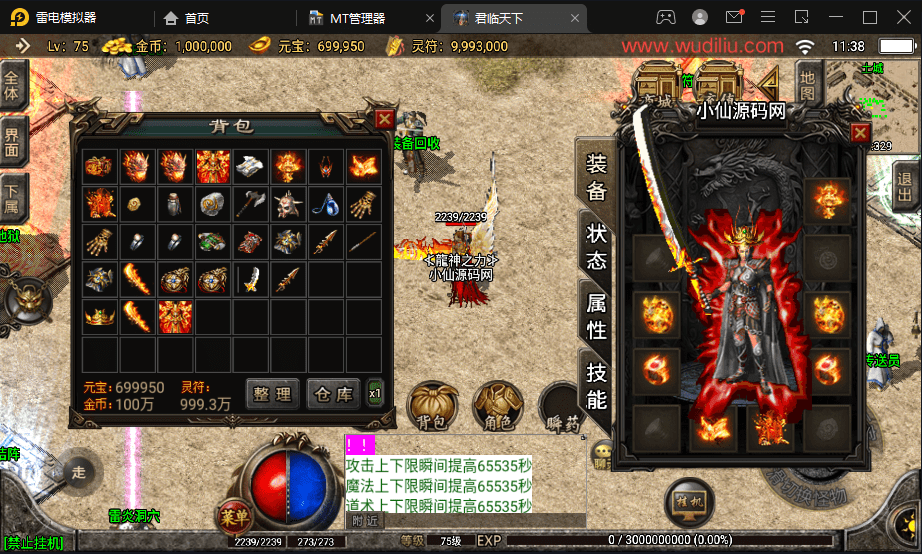
Task: Show the 技能 skills tab
Action: click(596, 385)
